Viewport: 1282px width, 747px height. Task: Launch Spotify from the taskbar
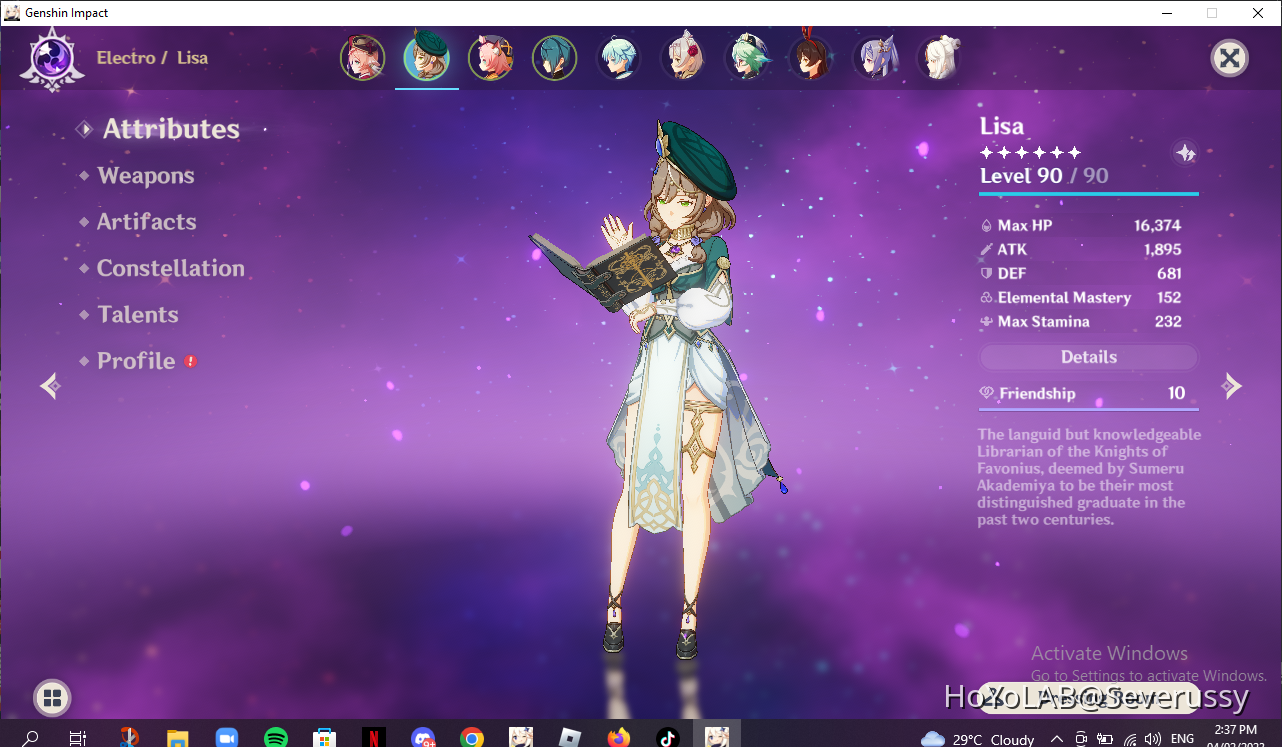point(276,735)
